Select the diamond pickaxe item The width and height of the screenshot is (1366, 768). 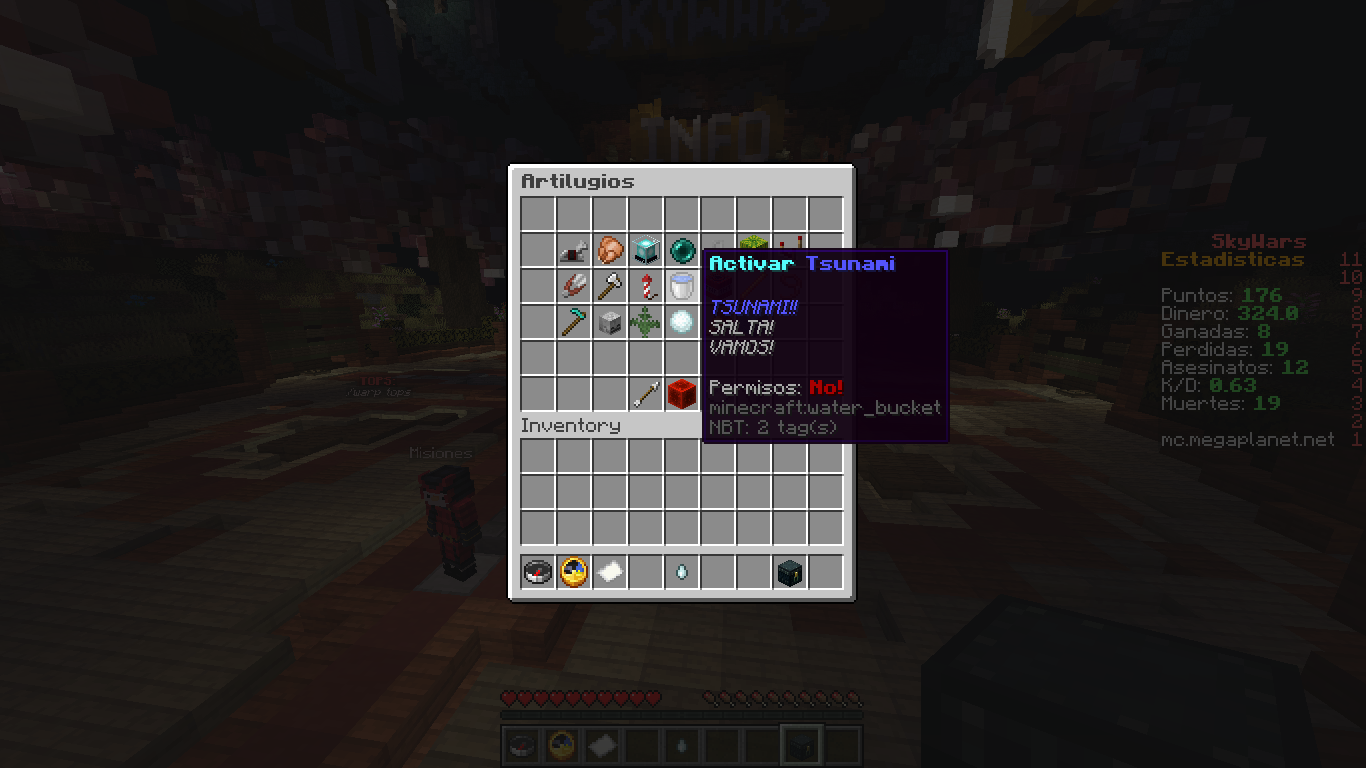574,322
